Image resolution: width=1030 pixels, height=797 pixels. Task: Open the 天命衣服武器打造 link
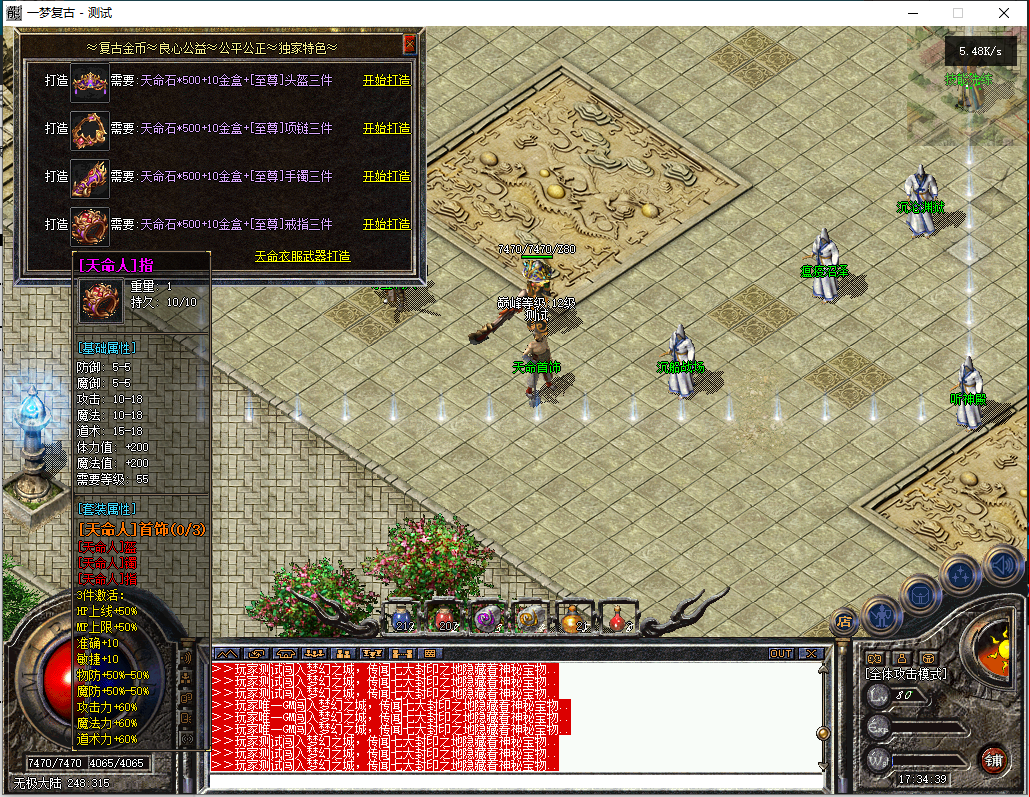[302, 256]
